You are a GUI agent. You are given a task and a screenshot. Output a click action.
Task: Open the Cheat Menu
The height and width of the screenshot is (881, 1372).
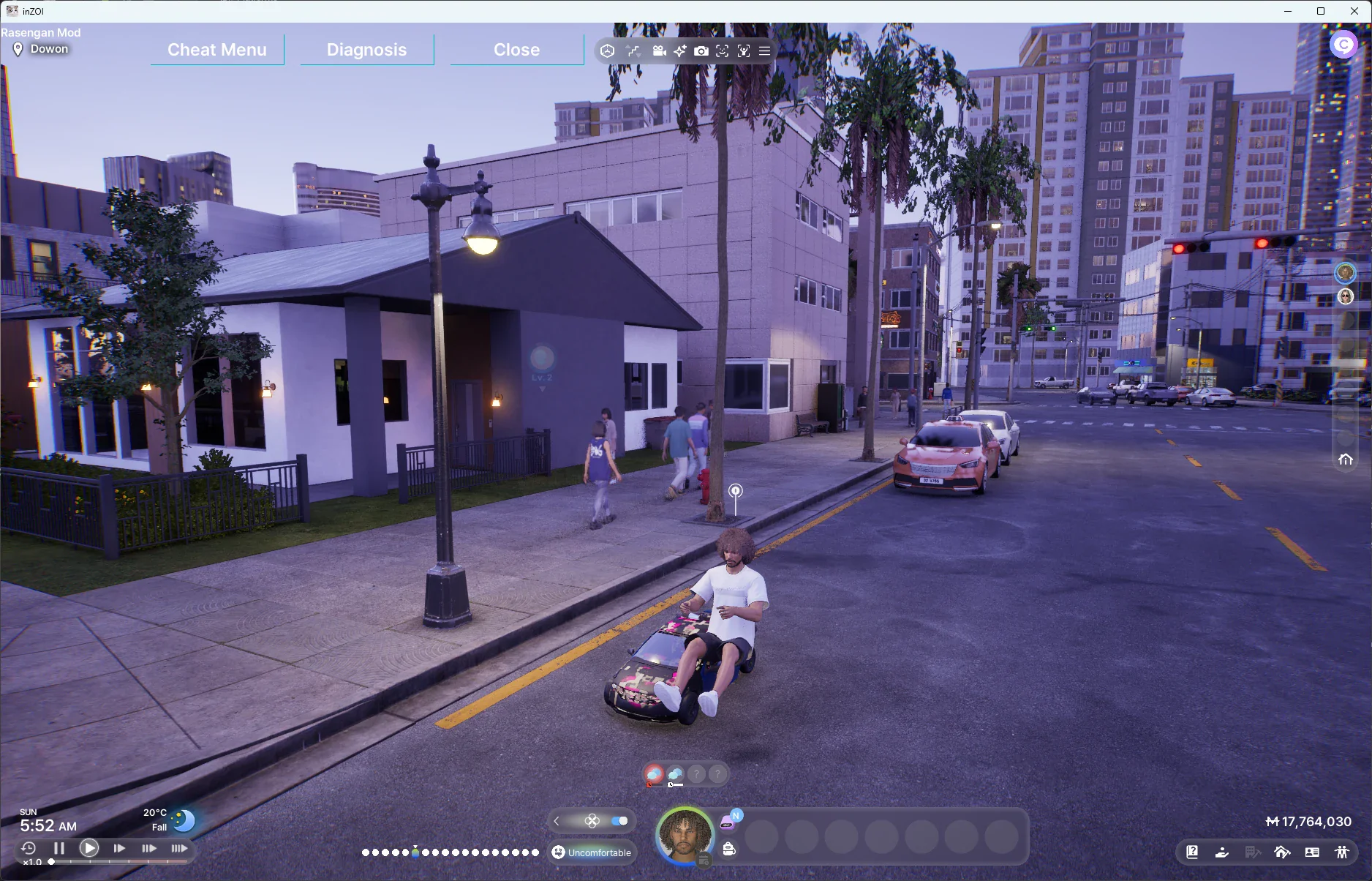[217, 50]
